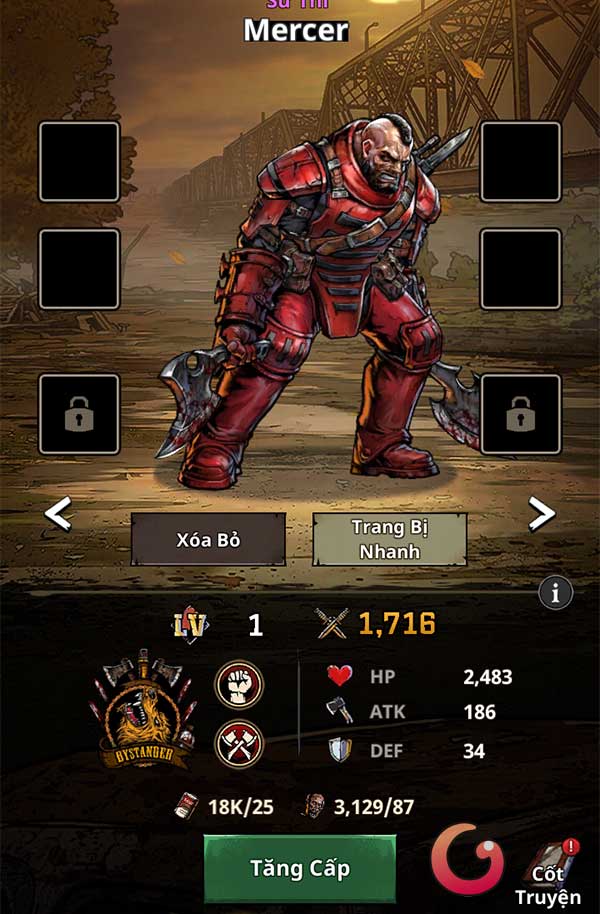View the crossed axes skill icon

[240, 744]
